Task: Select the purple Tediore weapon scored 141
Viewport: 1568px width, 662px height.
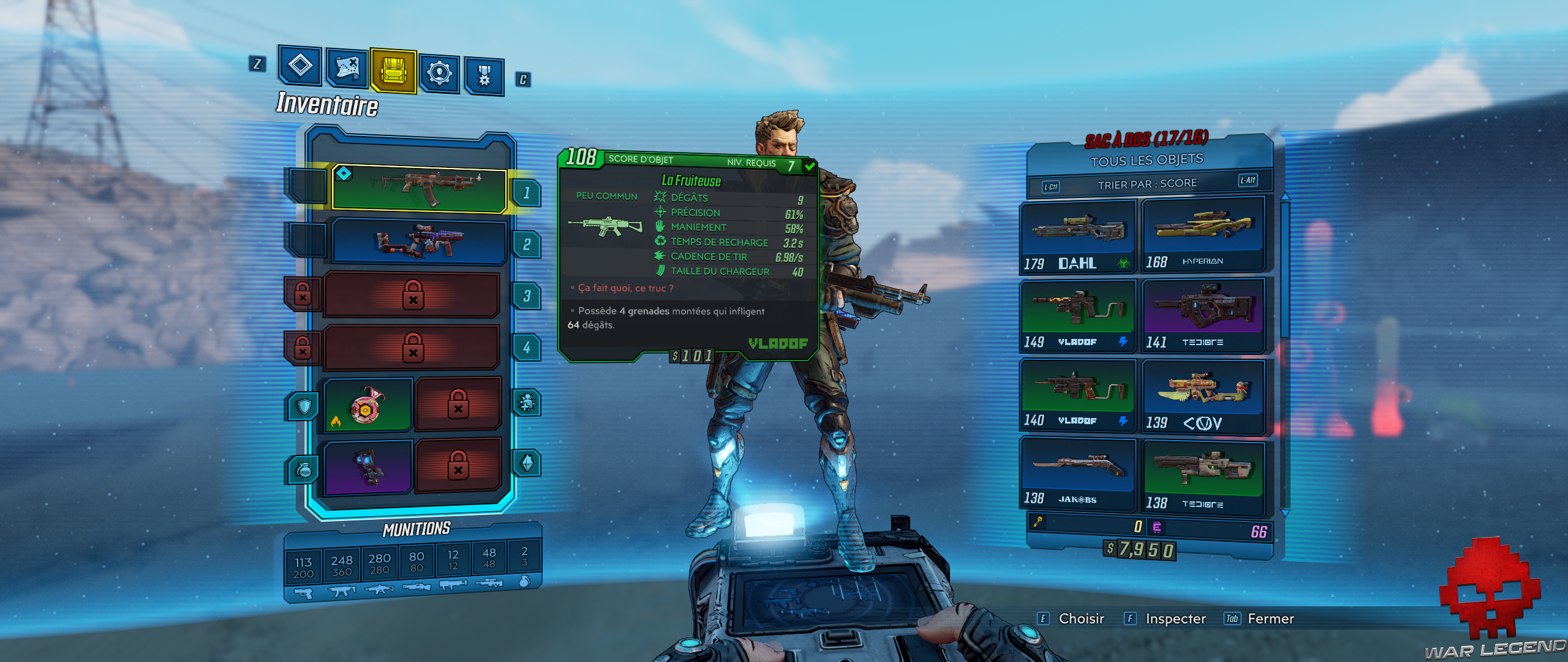Action: pyautogui.click(x=1203, y=314)
